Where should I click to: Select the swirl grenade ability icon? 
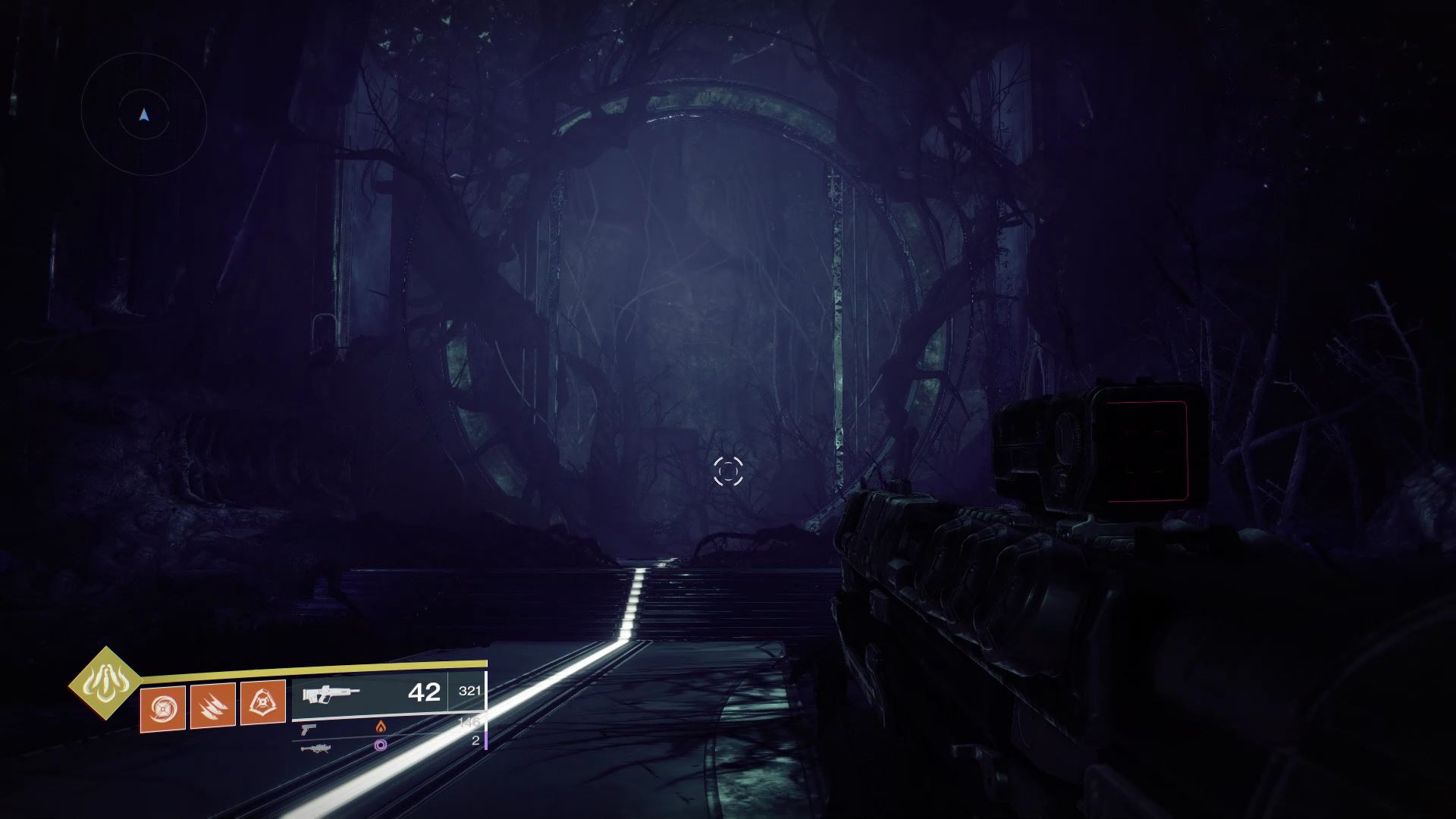(x=163, y=708)
